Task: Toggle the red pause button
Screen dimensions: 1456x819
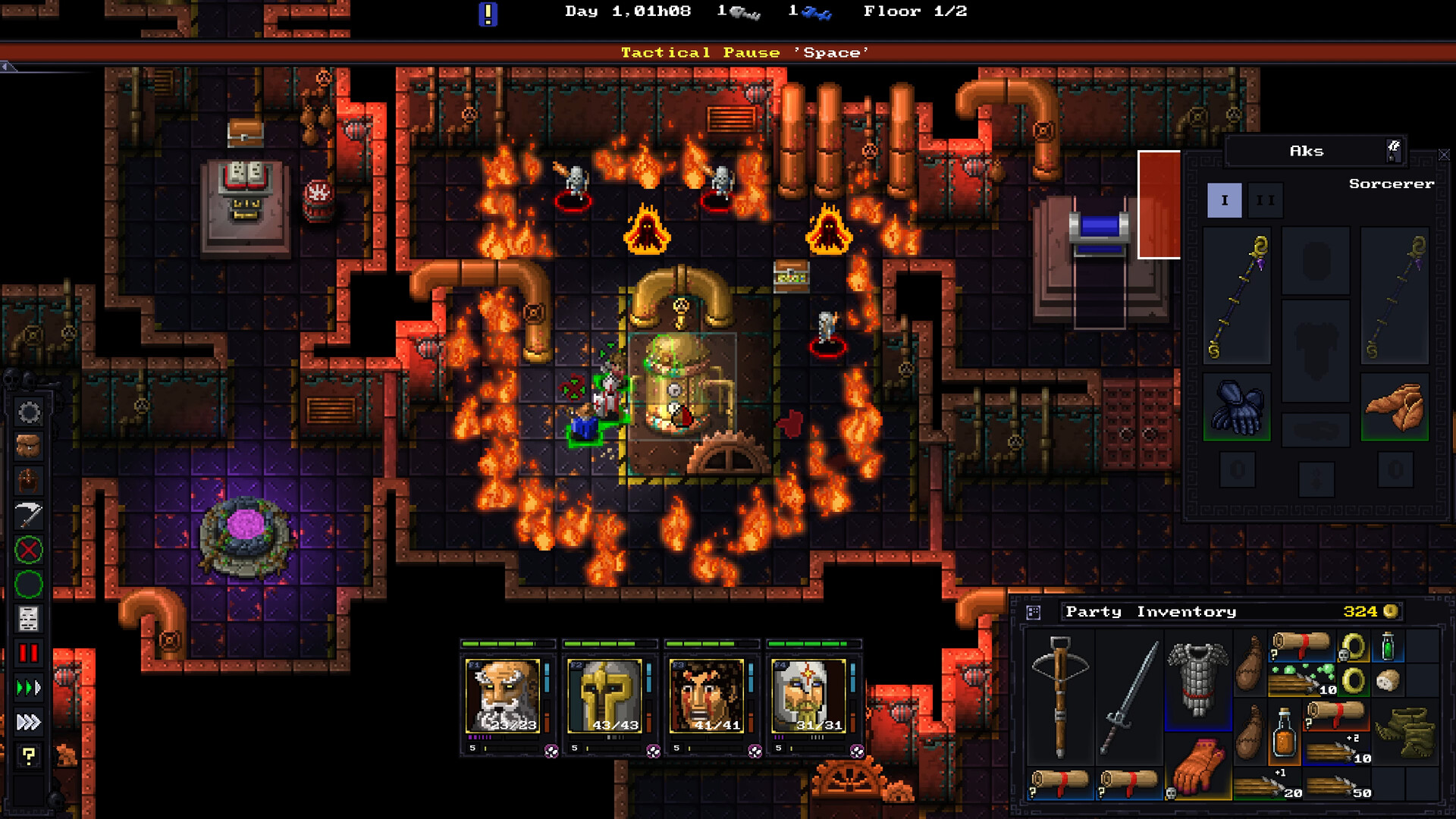Action: 29,653
